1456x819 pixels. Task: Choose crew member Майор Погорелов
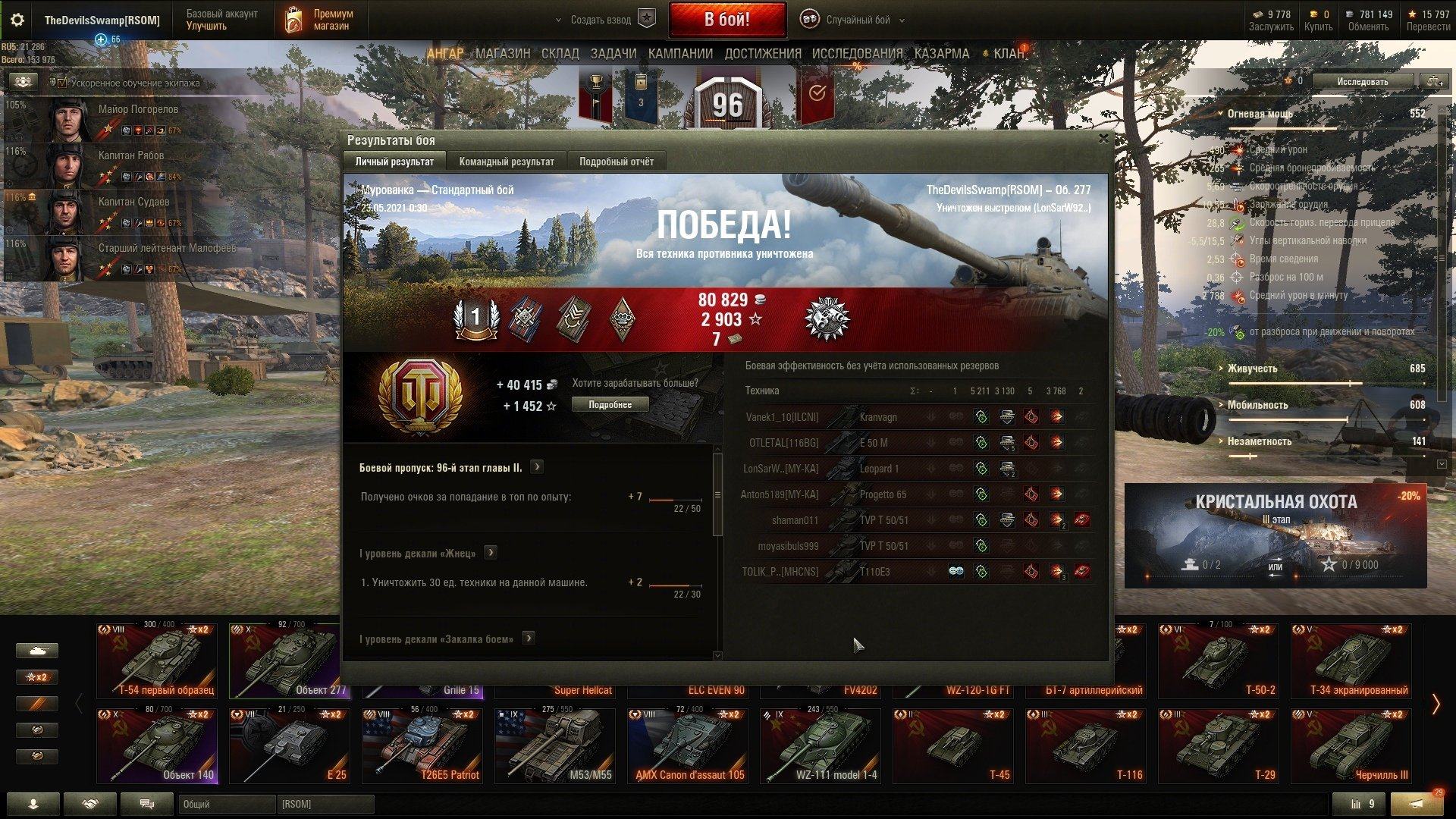coord(138,110)
